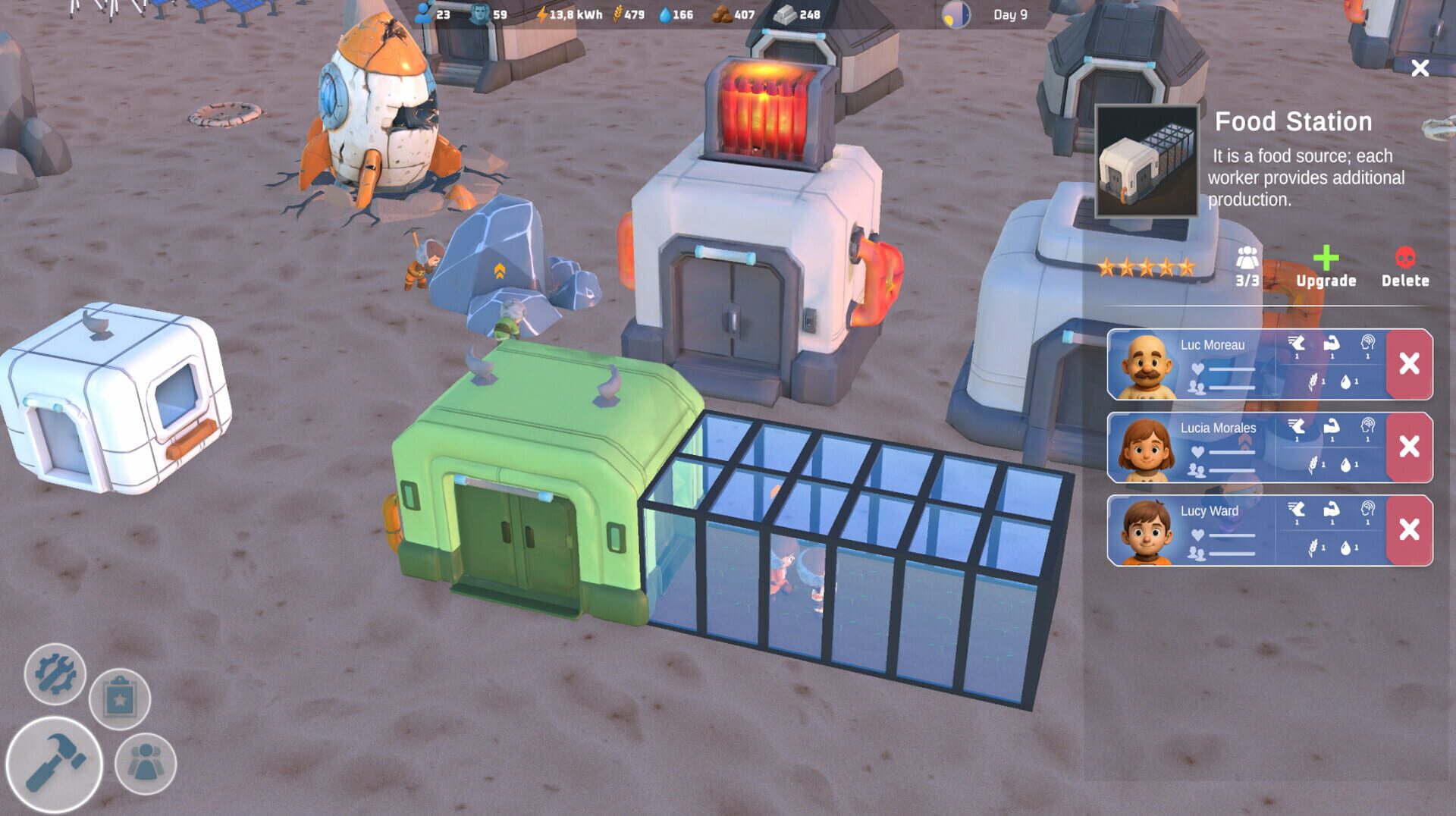Click the wheat food resource icon
This screenshot has width=1456, height=816.
tap(617, 14)
